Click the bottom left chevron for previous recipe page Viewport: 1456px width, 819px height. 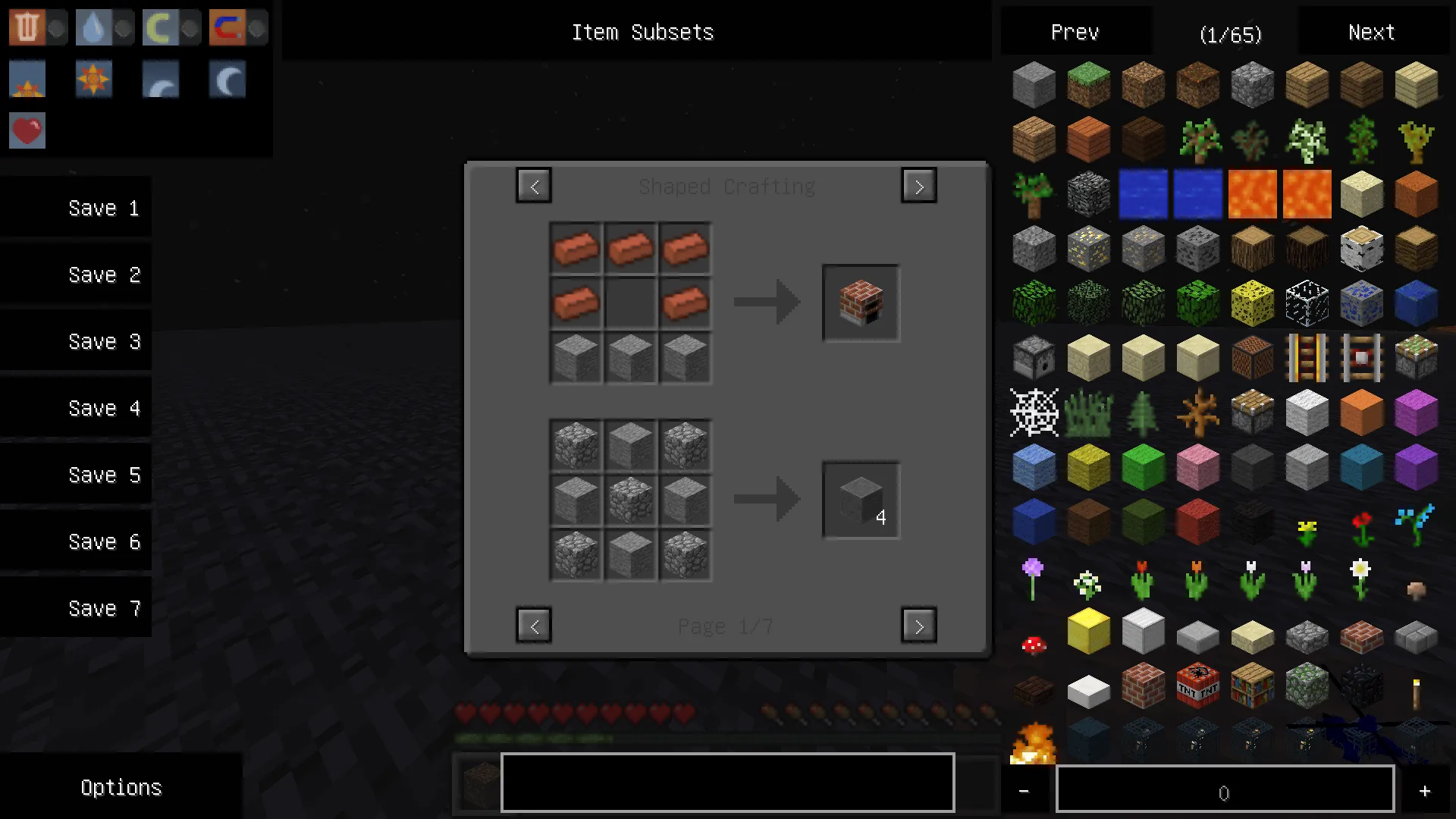534,626
